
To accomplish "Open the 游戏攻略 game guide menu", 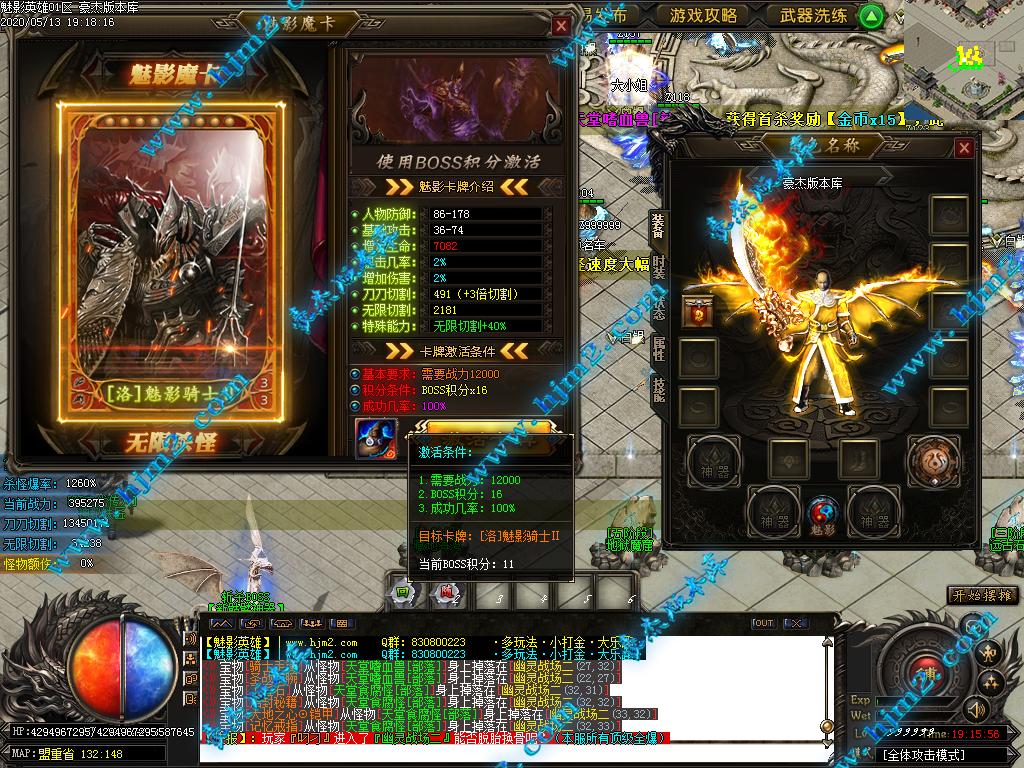I will (703, 15).
